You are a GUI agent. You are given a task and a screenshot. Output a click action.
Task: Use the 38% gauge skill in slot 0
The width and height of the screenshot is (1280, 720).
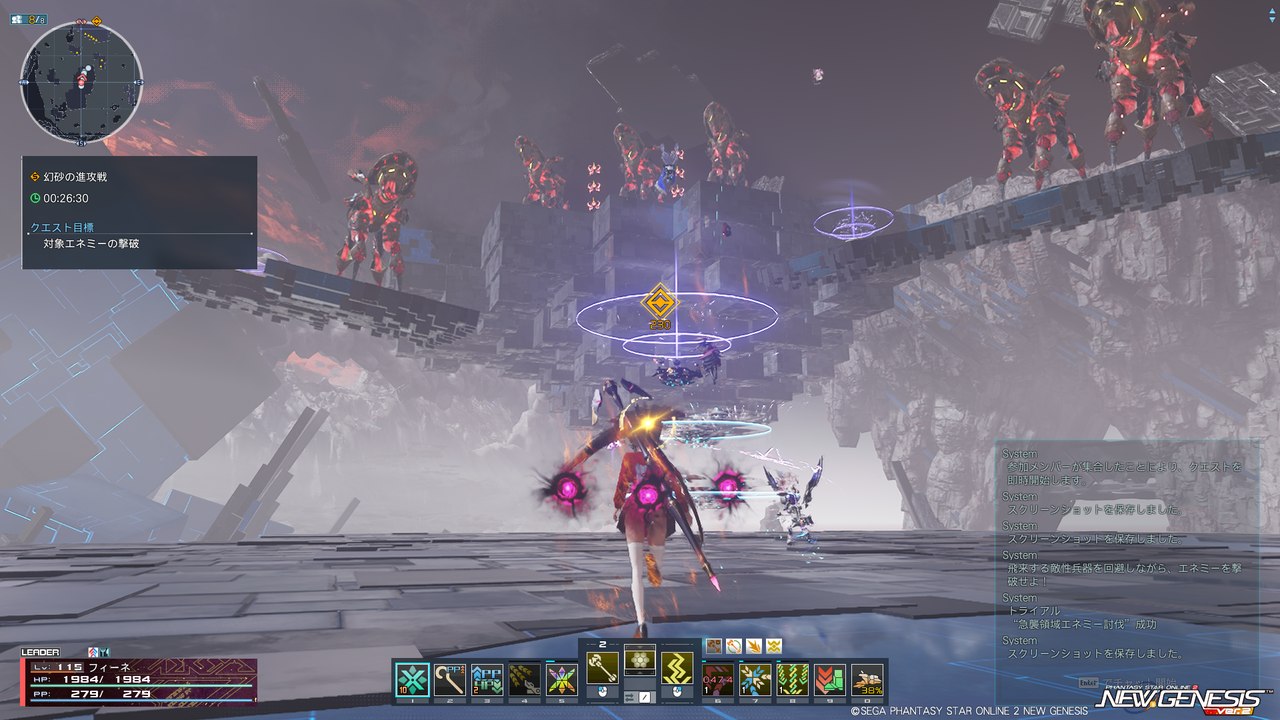(868, 679)
